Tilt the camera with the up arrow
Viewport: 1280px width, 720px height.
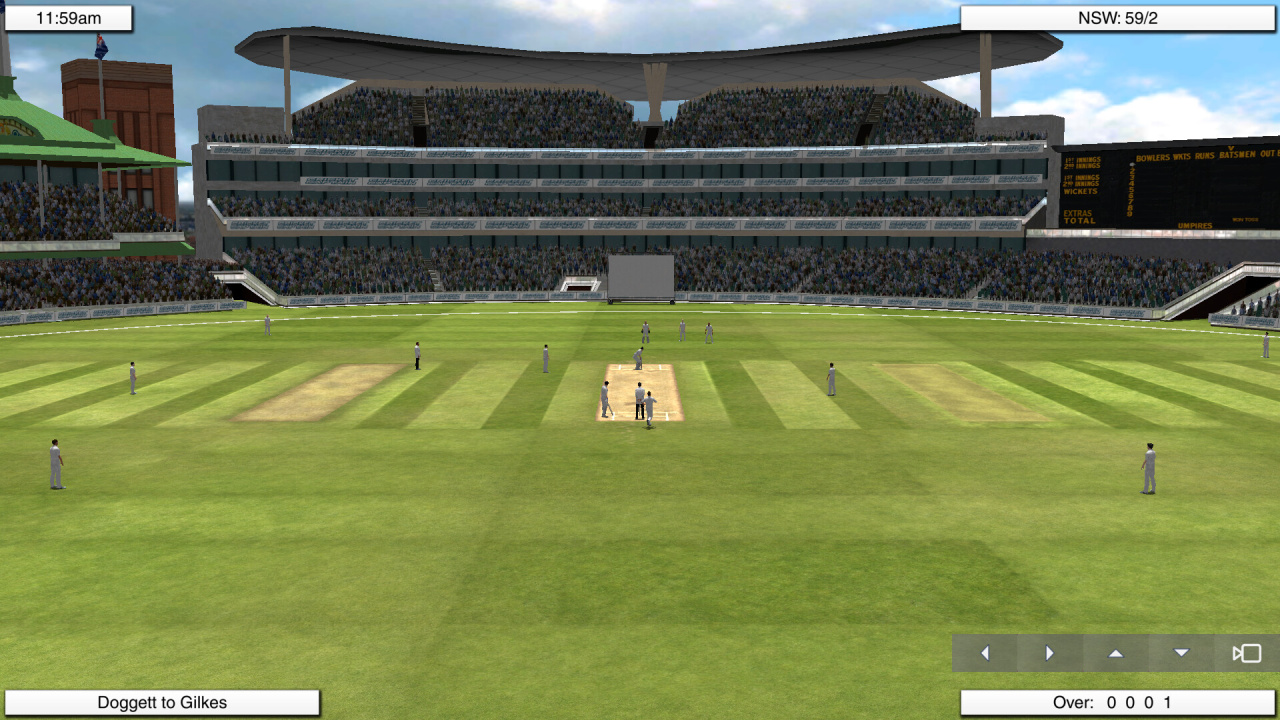1116,653
